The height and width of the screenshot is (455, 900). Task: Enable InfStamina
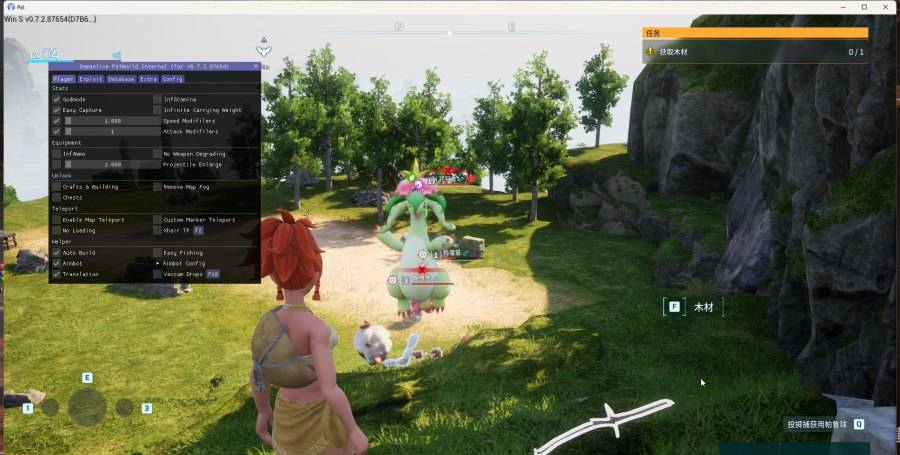157,99
